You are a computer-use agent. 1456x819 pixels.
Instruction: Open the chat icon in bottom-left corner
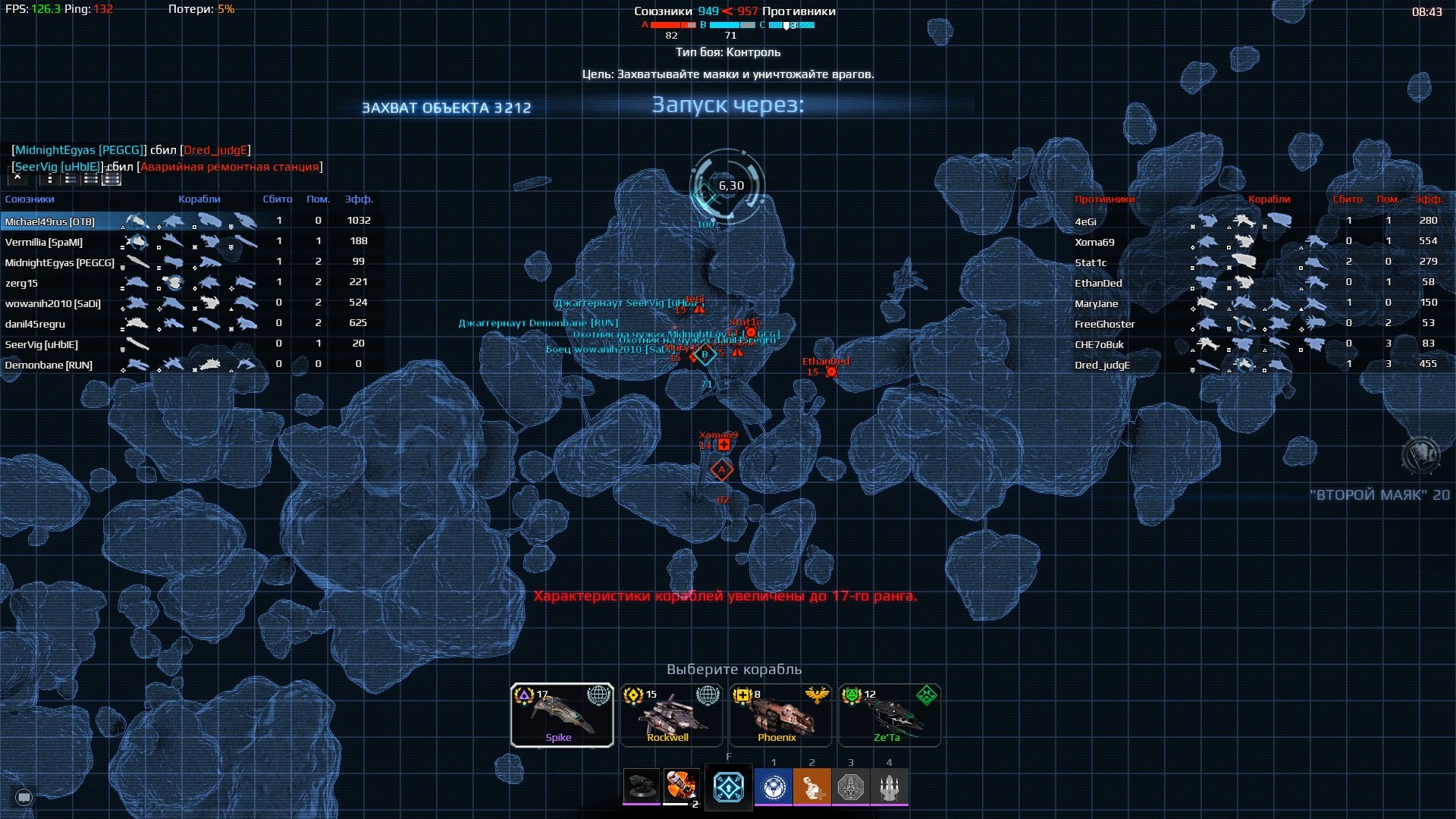(24, 797)
